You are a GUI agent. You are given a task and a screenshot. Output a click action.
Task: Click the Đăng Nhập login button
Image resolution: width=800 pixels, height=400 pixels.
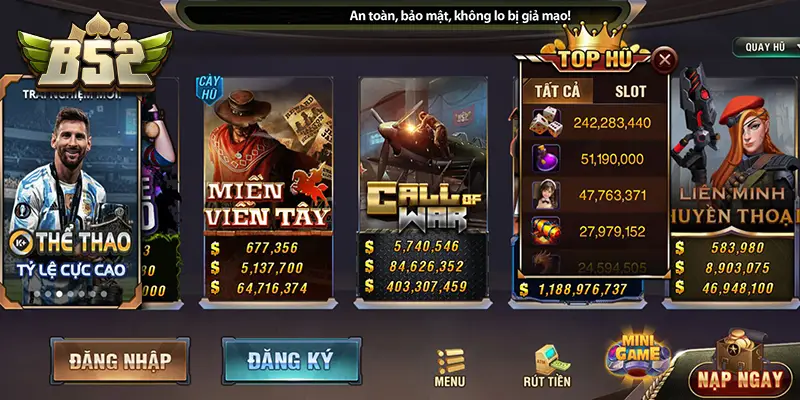point(119,361)
